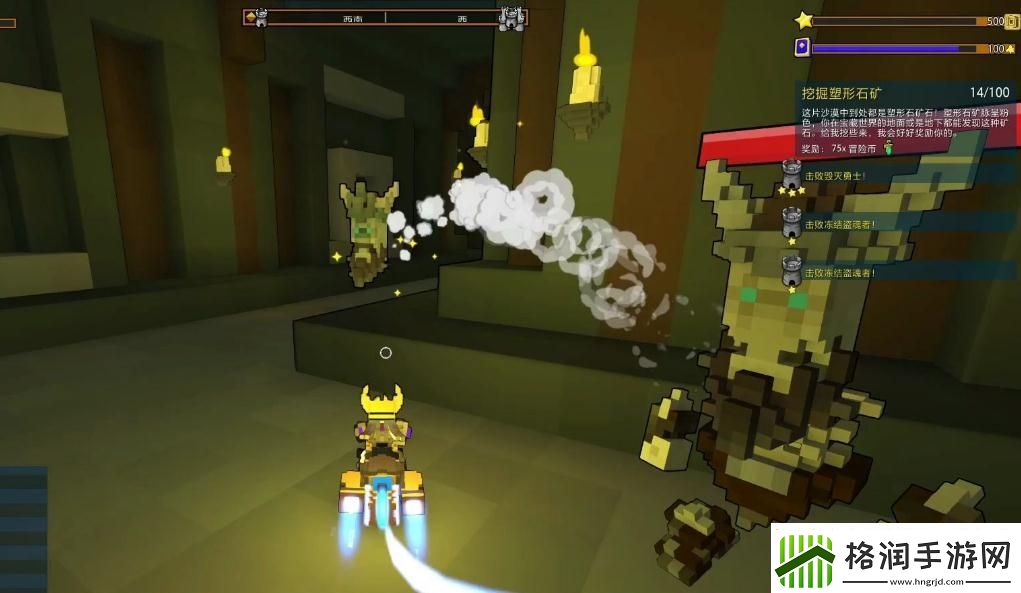Click the gold star experience icon
Image resolution: width=1021 pixels, height=593 pixels.
tap(803, 20)
